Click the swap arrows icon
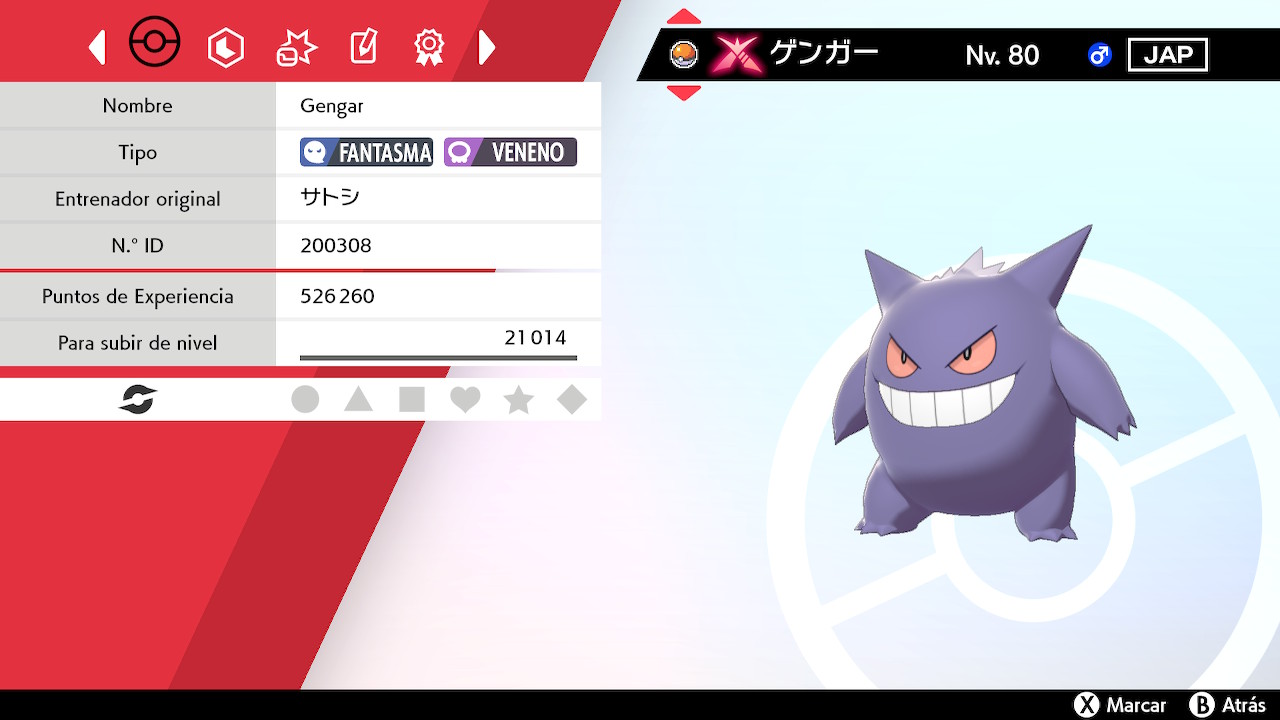This screenshot has height=720, width=1280. point(138,400)
